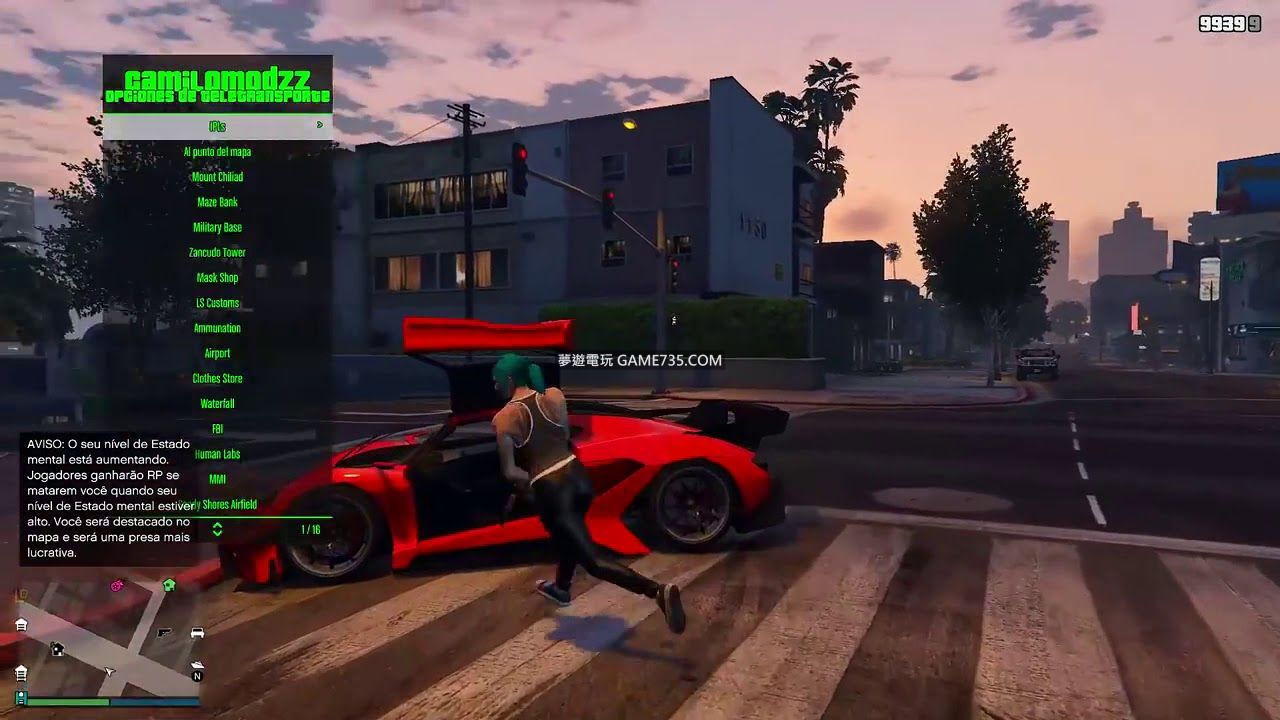Click the gun shop icon on the minimap

[164, 633]
